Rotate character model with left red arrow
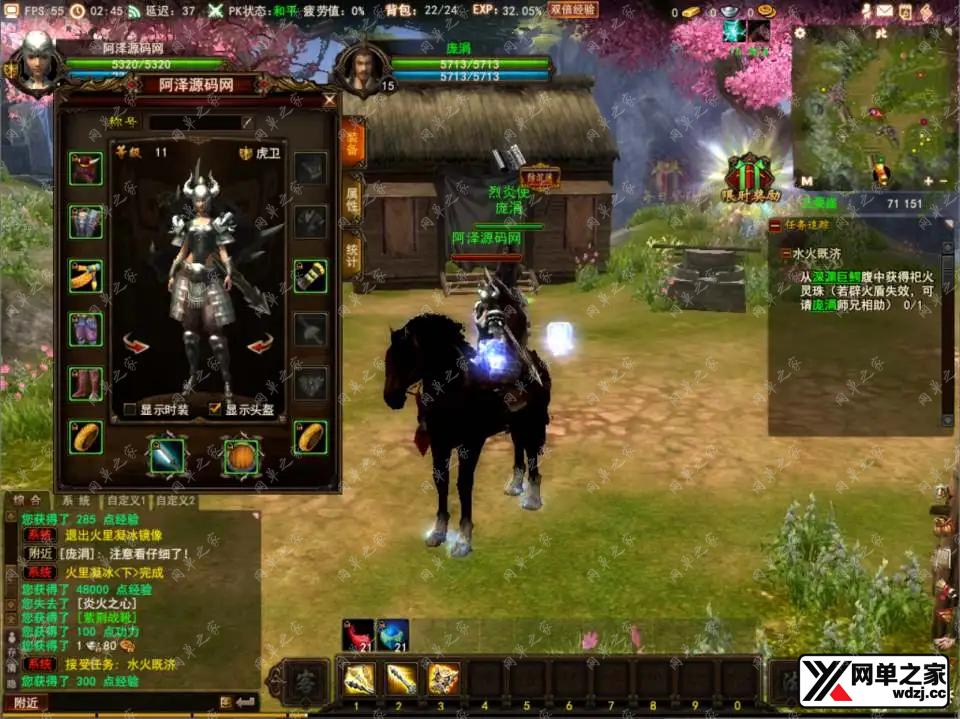 coord(136,345)
